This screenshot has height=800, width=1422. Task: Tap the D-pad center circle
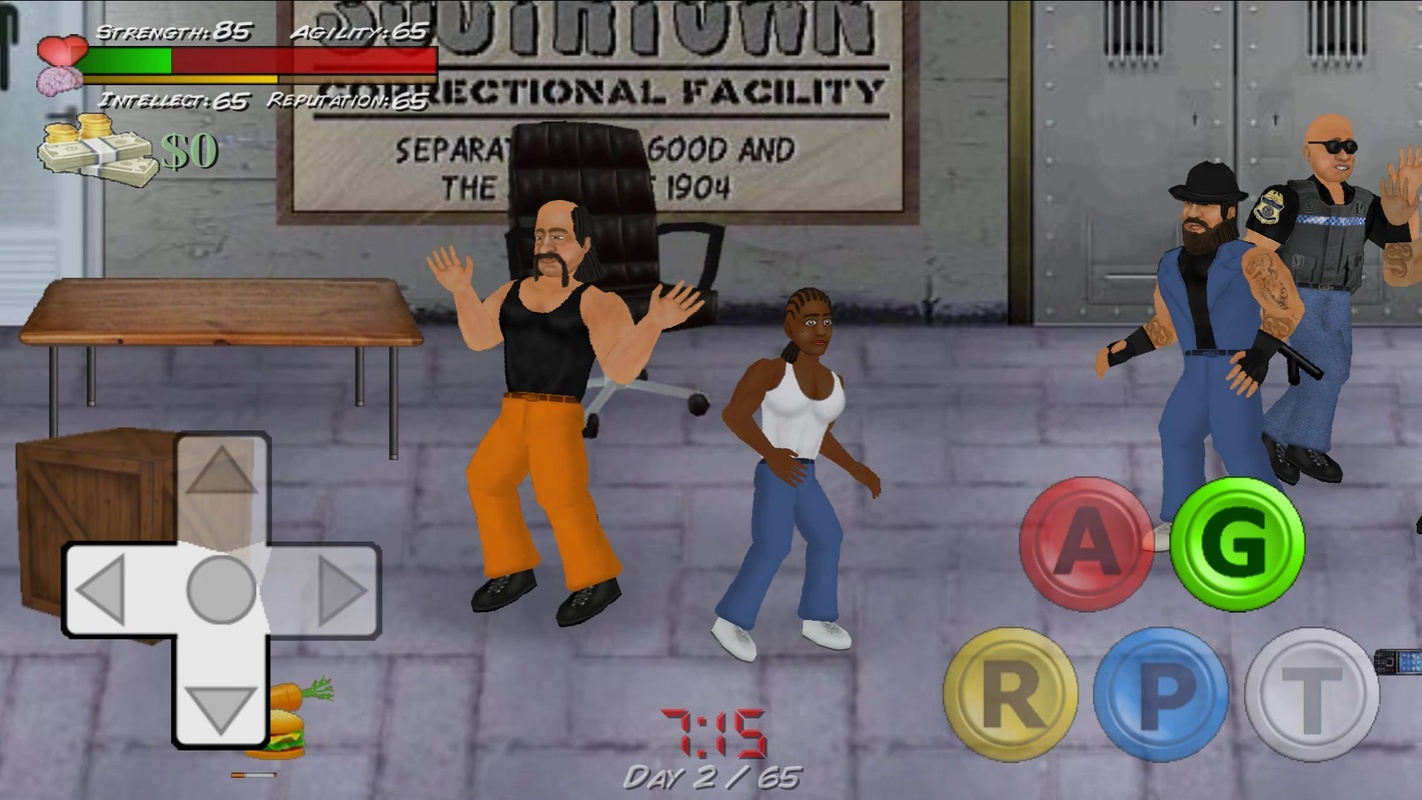pyautogui.click(x=221, y=590)
